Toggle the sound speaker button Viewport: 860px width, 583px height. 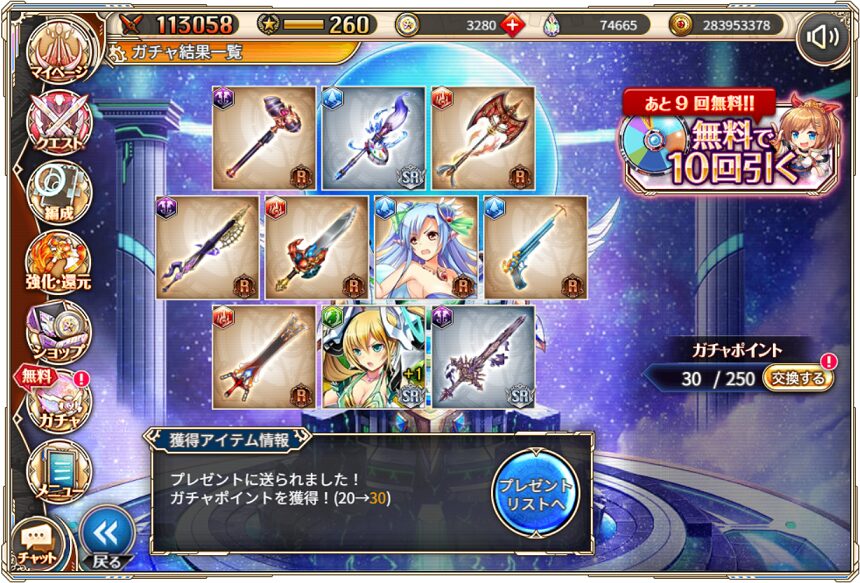[x=822, y=37]
